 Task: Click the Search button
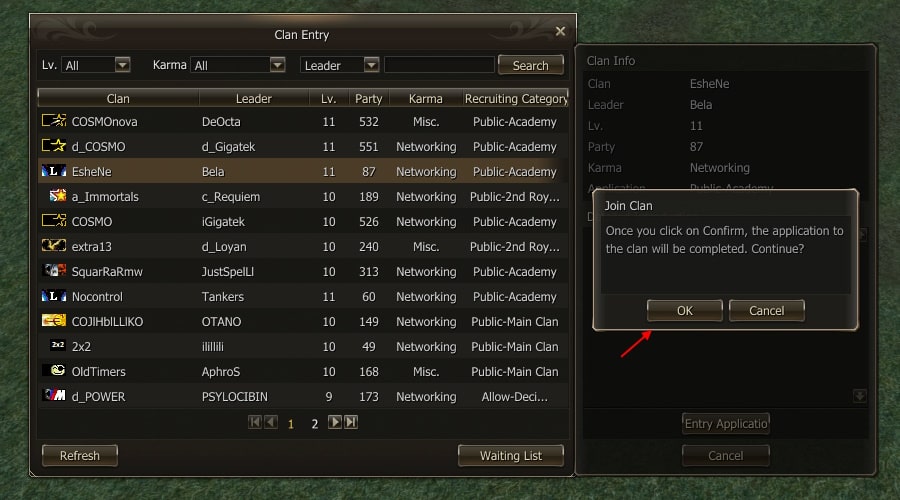point(530,65)
